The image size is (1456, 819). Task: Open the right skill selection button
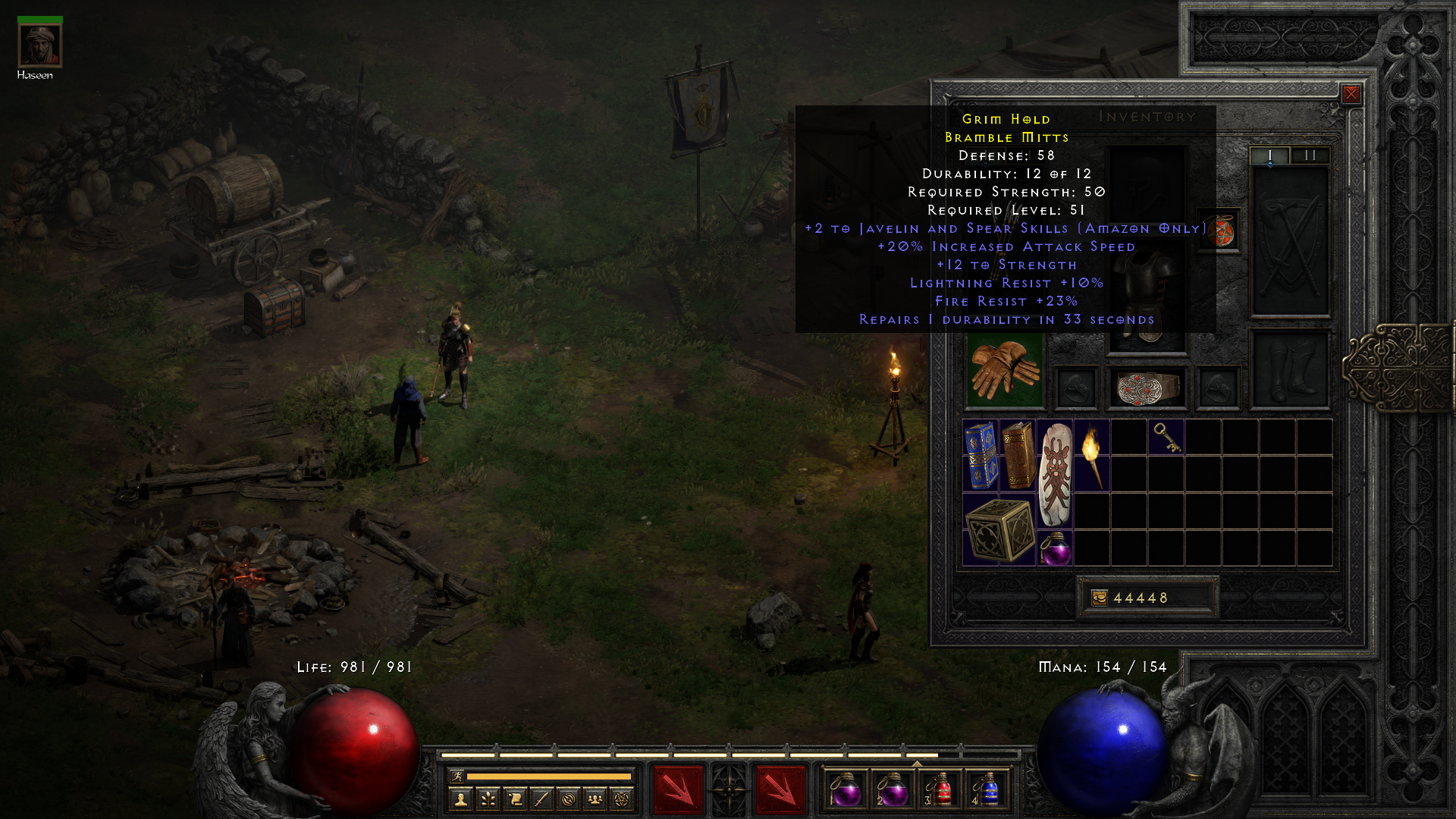[x=780, y=789]
